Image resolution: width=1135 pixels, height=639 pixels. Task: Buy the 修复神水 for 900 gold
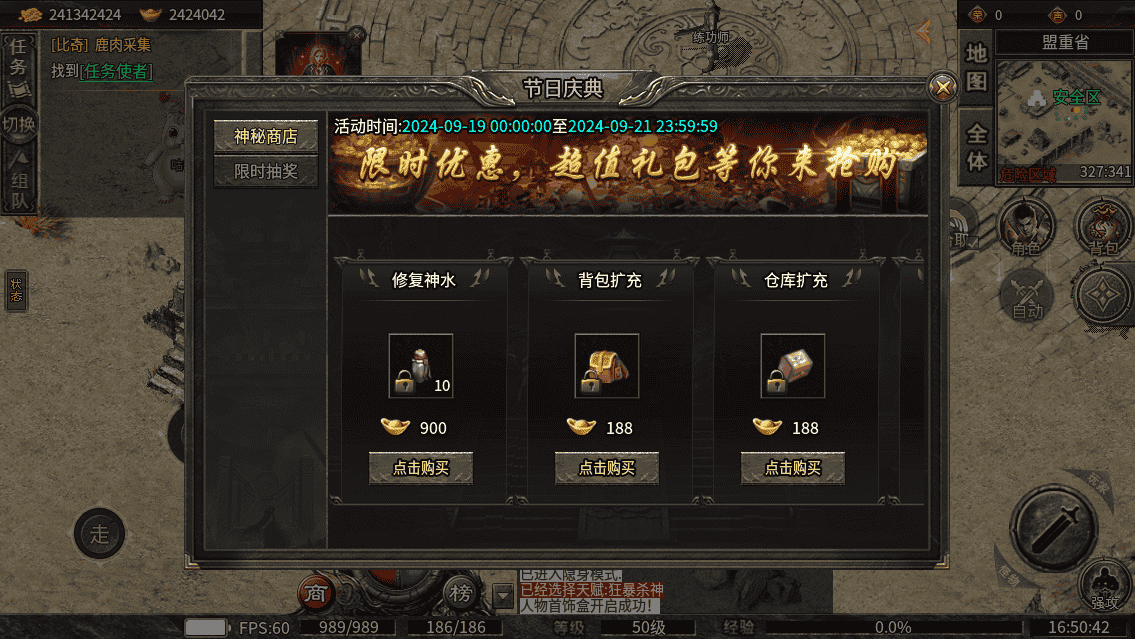coord(420,468)
